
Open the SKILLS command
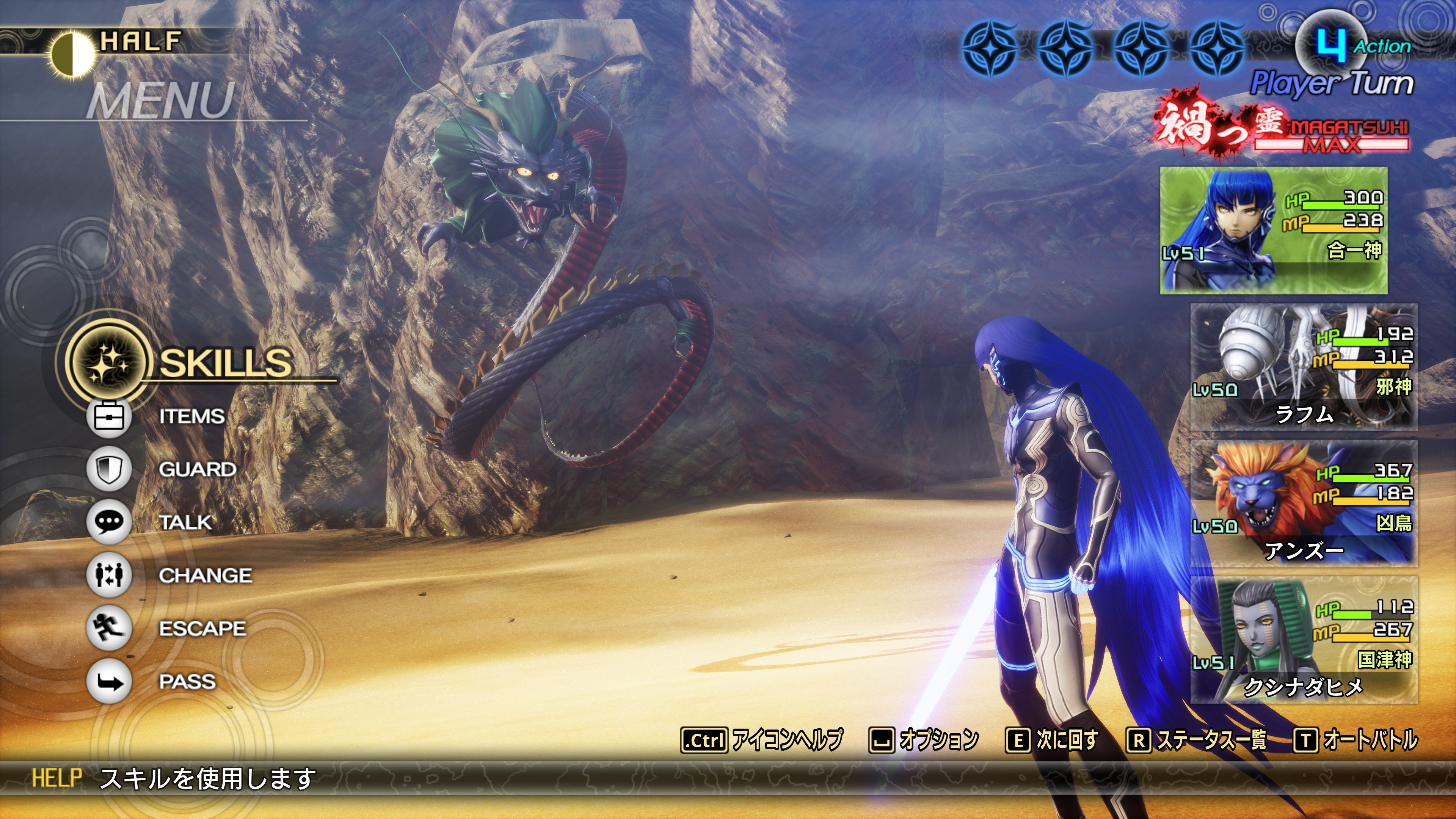[225, 362]
